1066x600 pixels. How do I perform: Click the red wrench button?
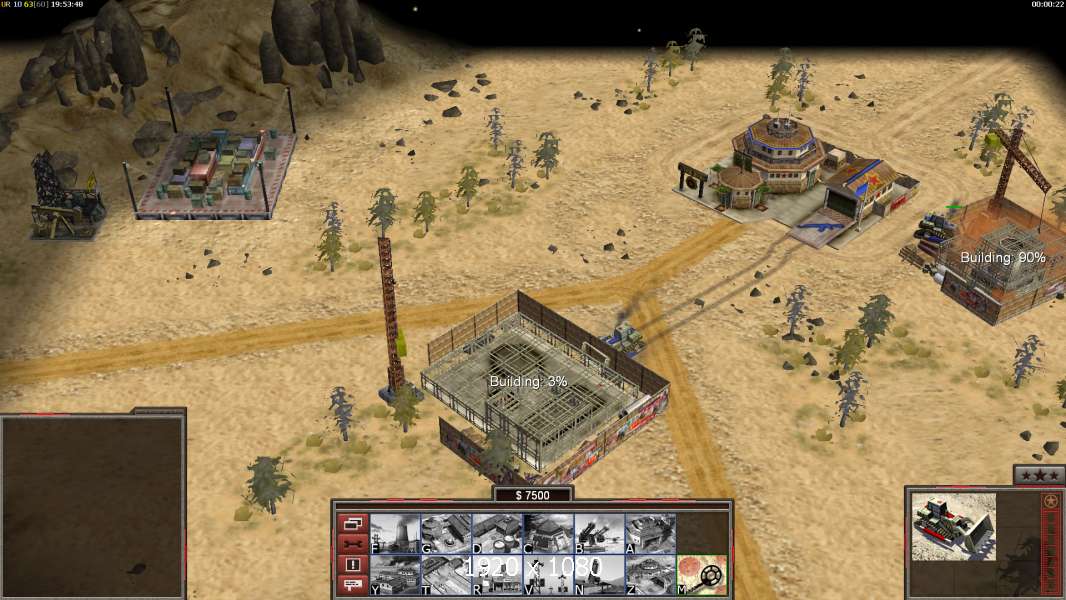click(352, 544)
